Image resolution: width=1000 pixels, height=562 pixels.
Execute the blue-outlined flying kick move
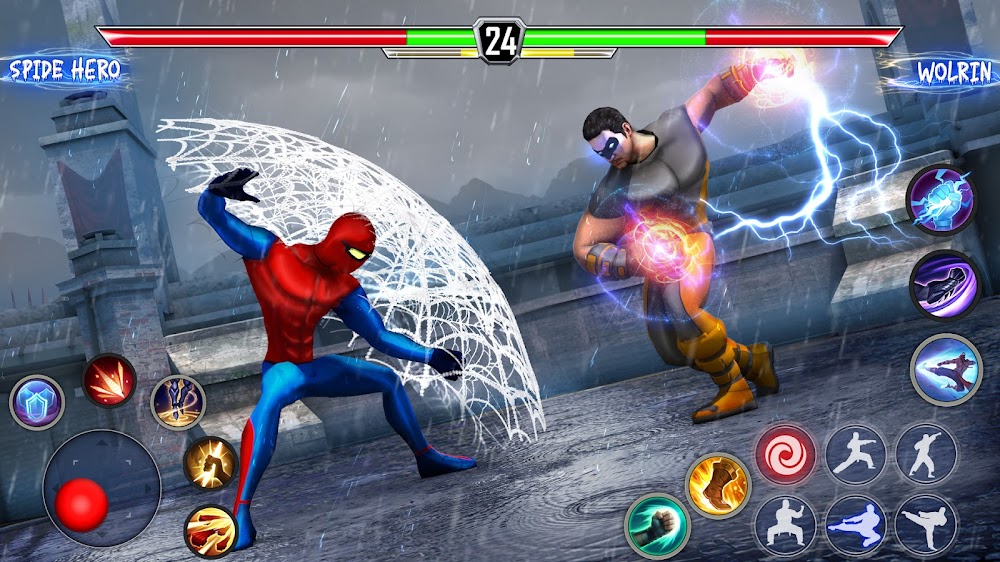tap(856, 525)
